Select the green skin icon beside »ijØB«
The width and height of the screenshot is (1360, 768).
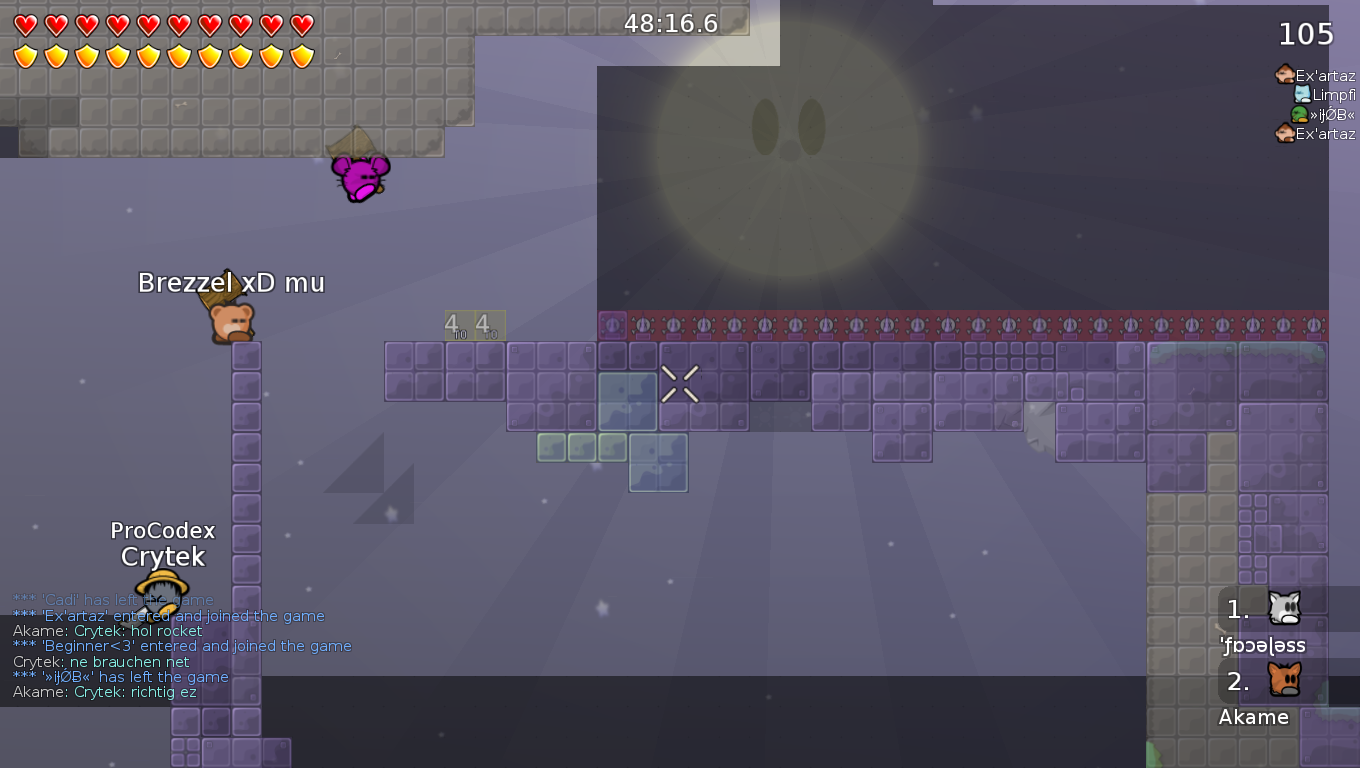tap(1302, 113)
